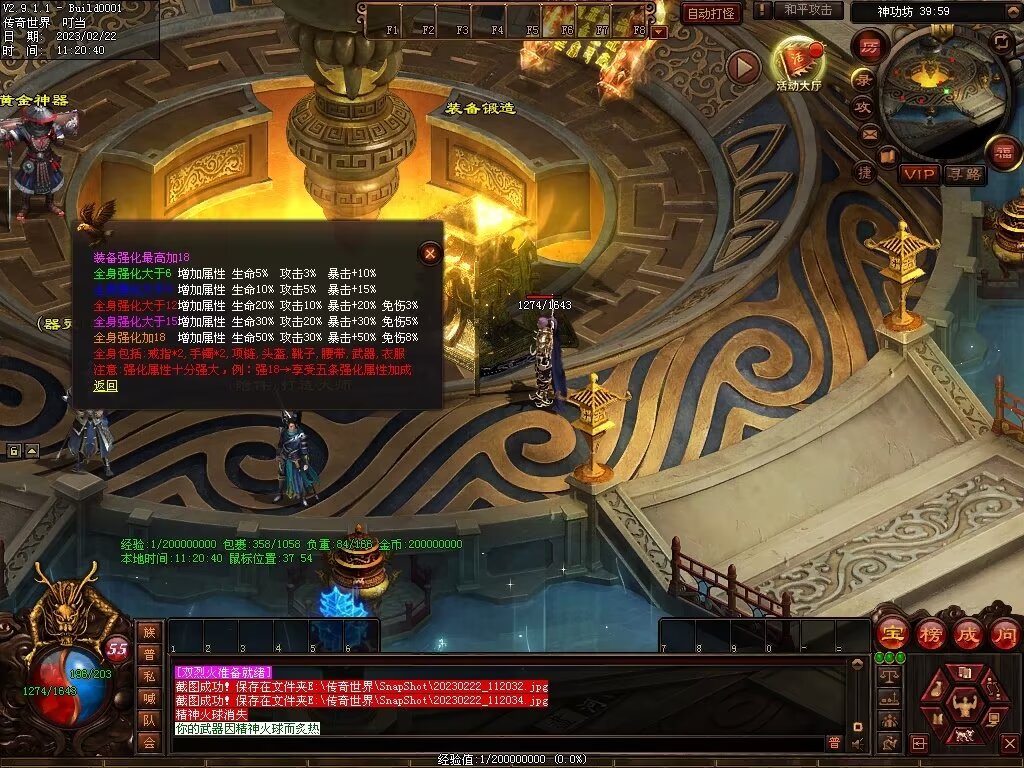The height and width of the screenshot is (768, 1024).
Task: Open the VIP panel
Action: (x=920, y=174)
